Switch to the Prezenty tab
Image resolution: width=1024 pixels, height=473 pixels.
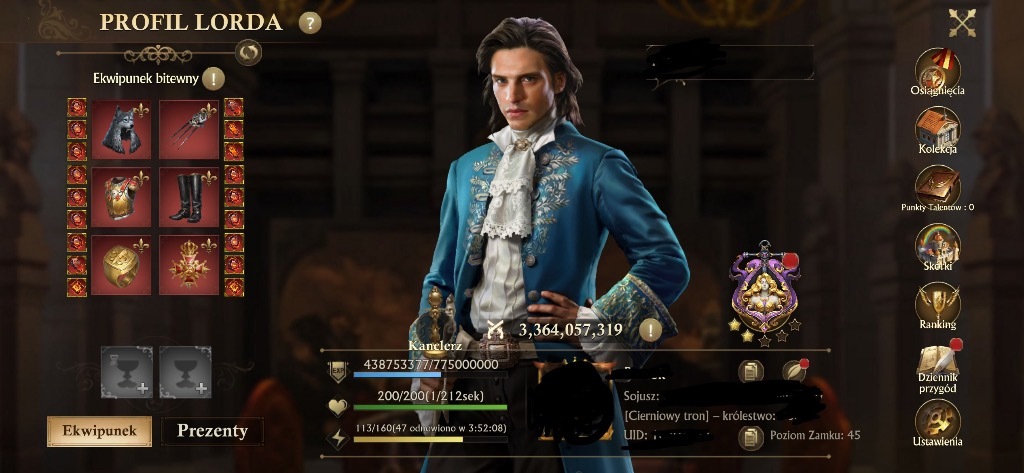tap(212, 431)
